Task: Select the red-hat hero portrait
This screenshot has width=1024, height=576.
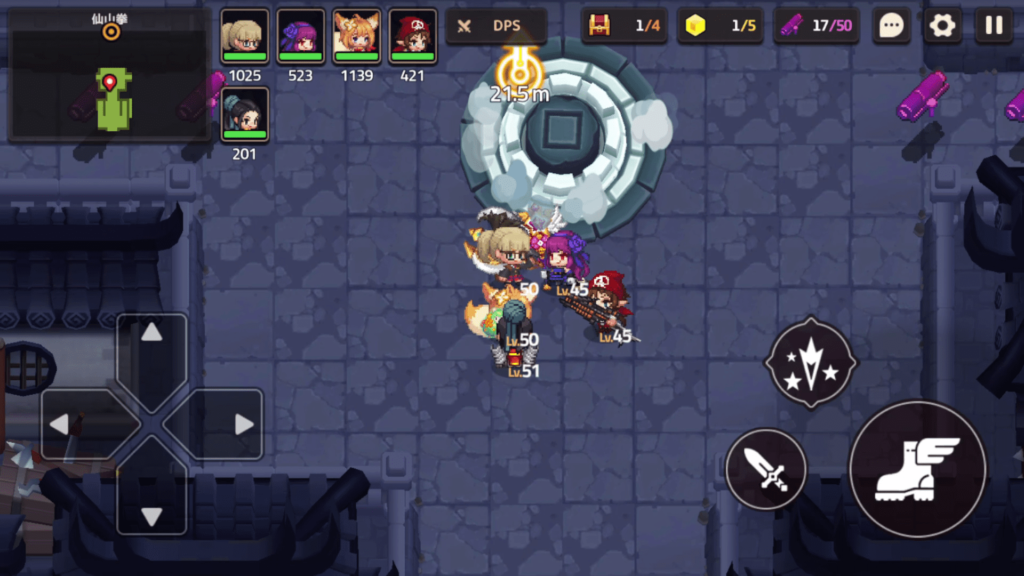Action: pyautogui.click(x=412, y=37)
